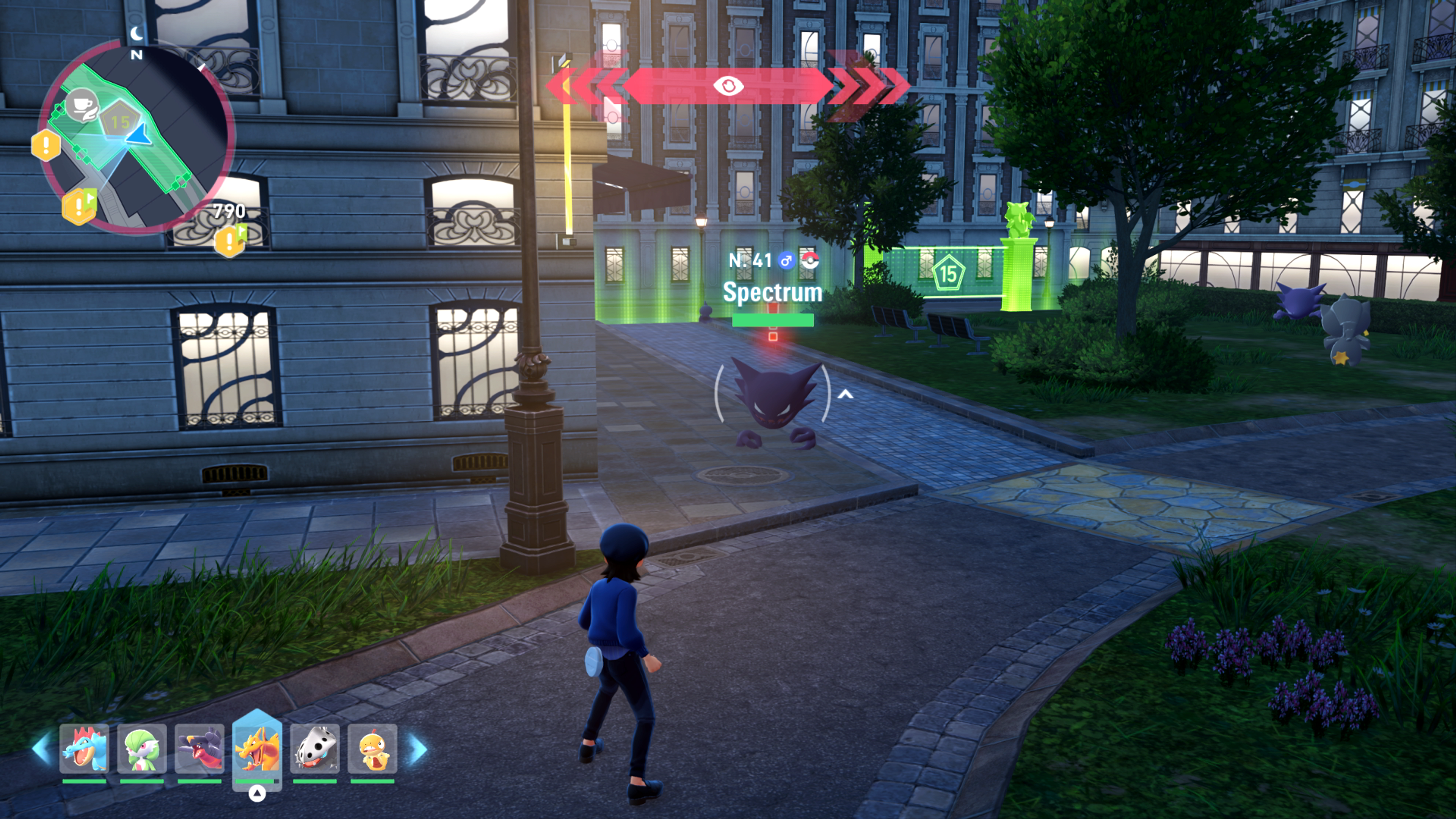Select the café cup marker on the minimap
This screenshot has height=819, width=1456.
tap(83, 106)
